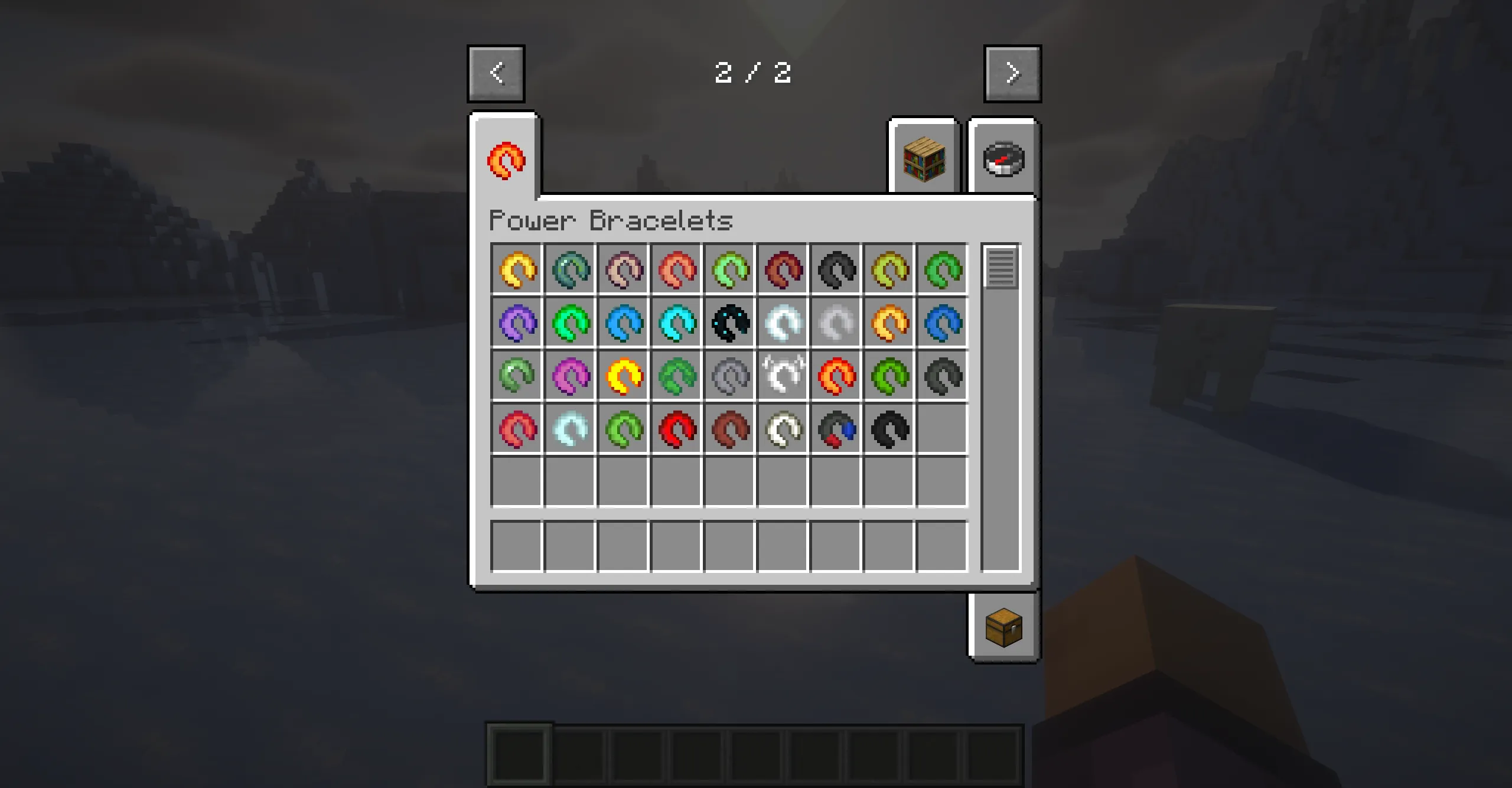Select the black bracelet with blue clasp
1512x788 pixels.
836,428
